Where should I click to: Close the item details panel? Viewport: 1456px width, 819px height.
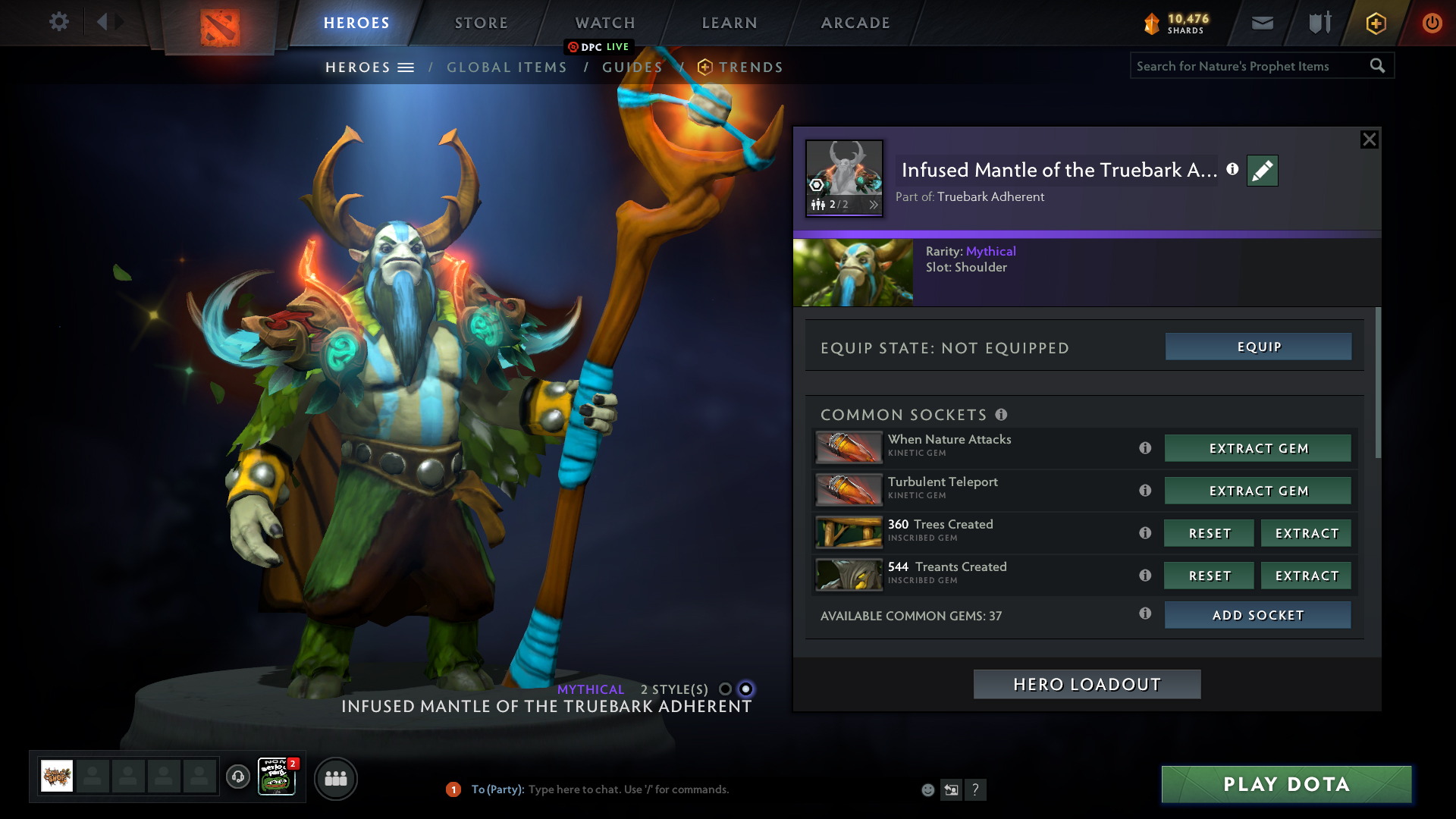point(1369,140)
